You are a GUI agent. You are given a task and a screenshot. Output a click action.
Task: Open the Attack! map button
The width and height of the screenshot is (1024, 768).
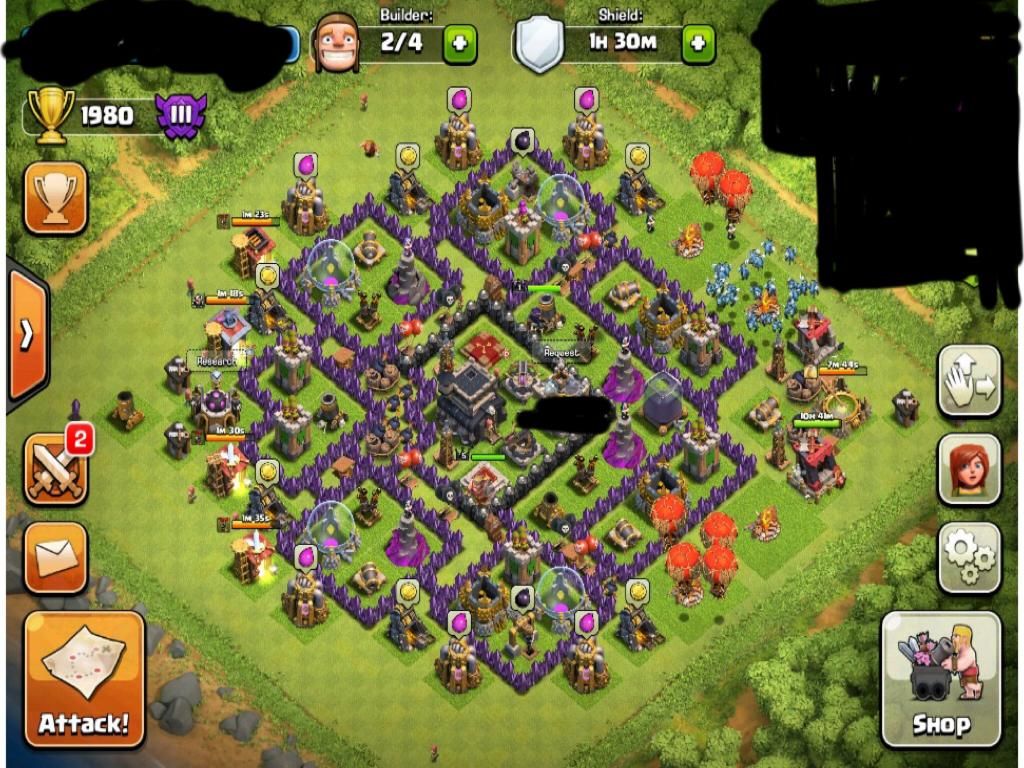84,678
